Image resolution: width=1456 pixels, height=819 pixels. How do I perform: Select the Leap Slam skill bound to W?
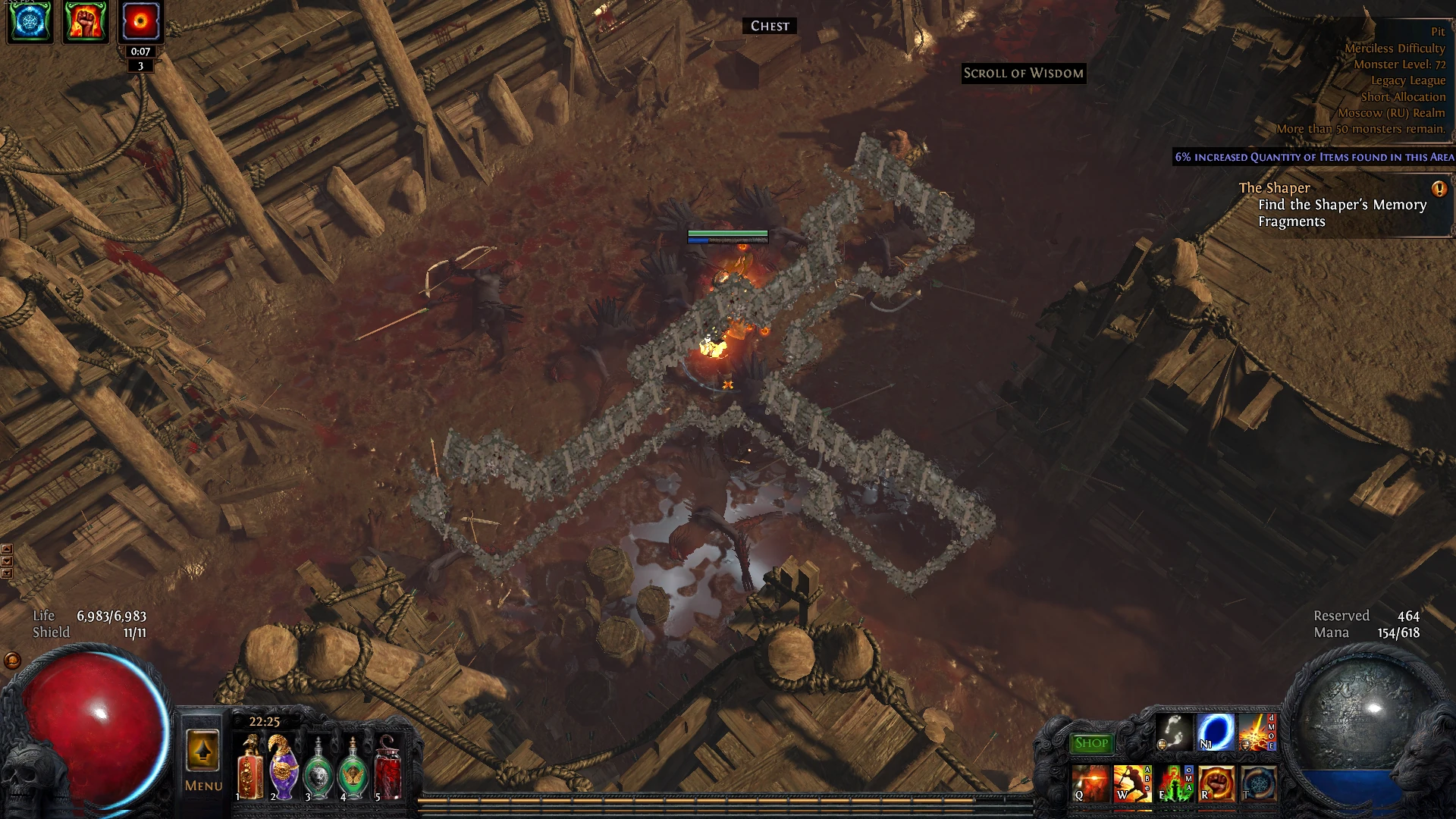pos(1131,783)
